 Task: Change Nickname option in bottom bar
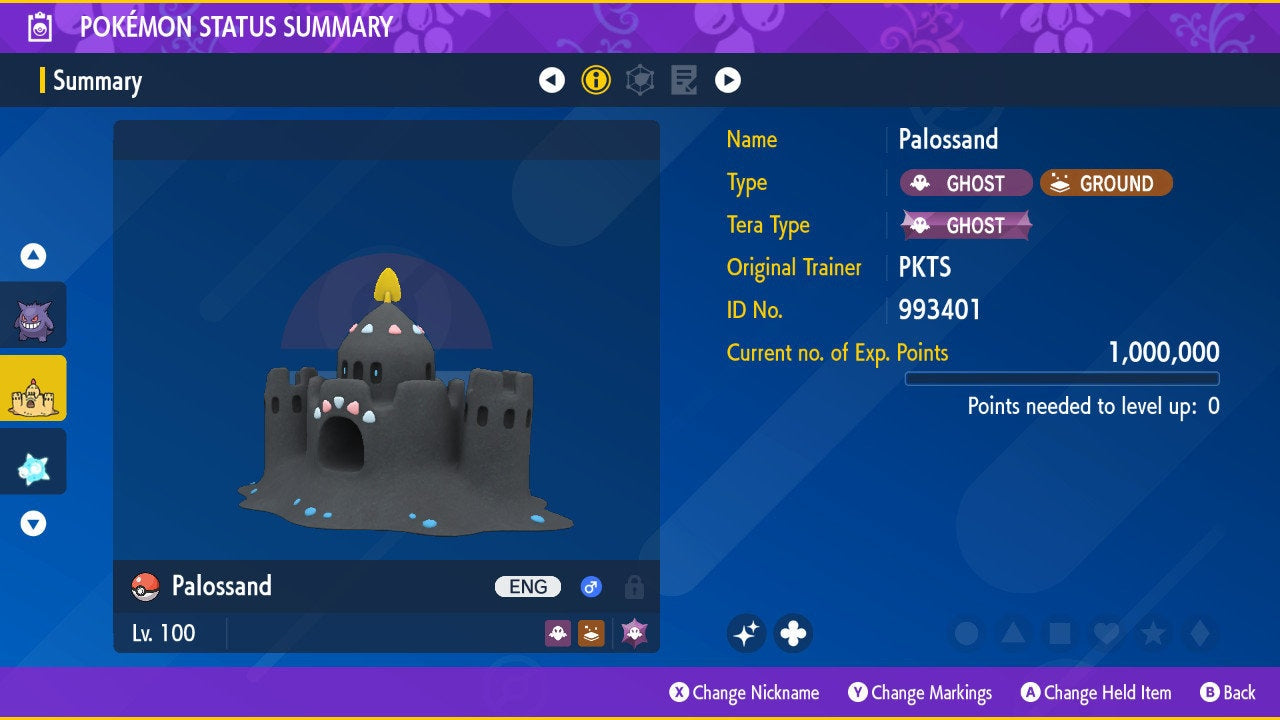point(744,693)
